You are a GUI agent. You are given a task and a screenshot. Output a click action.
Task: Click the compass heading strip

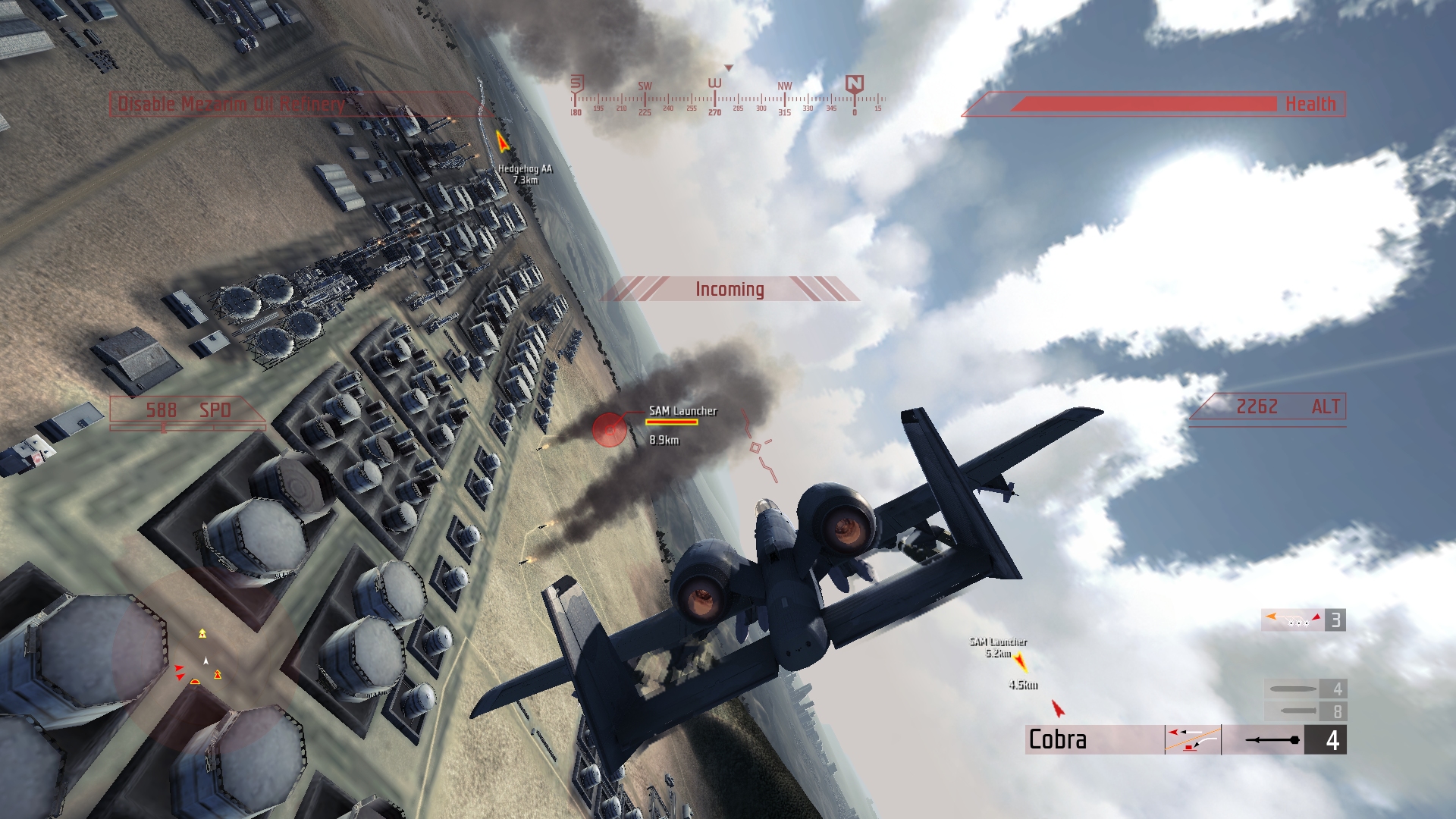pyautogui.click(x=728, y=99)
